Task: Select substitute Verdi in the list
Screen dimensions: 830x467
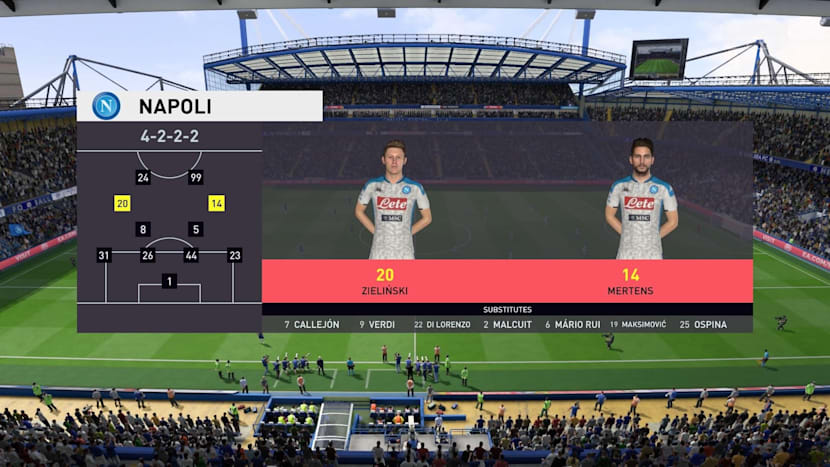Action: coord(377,324)
